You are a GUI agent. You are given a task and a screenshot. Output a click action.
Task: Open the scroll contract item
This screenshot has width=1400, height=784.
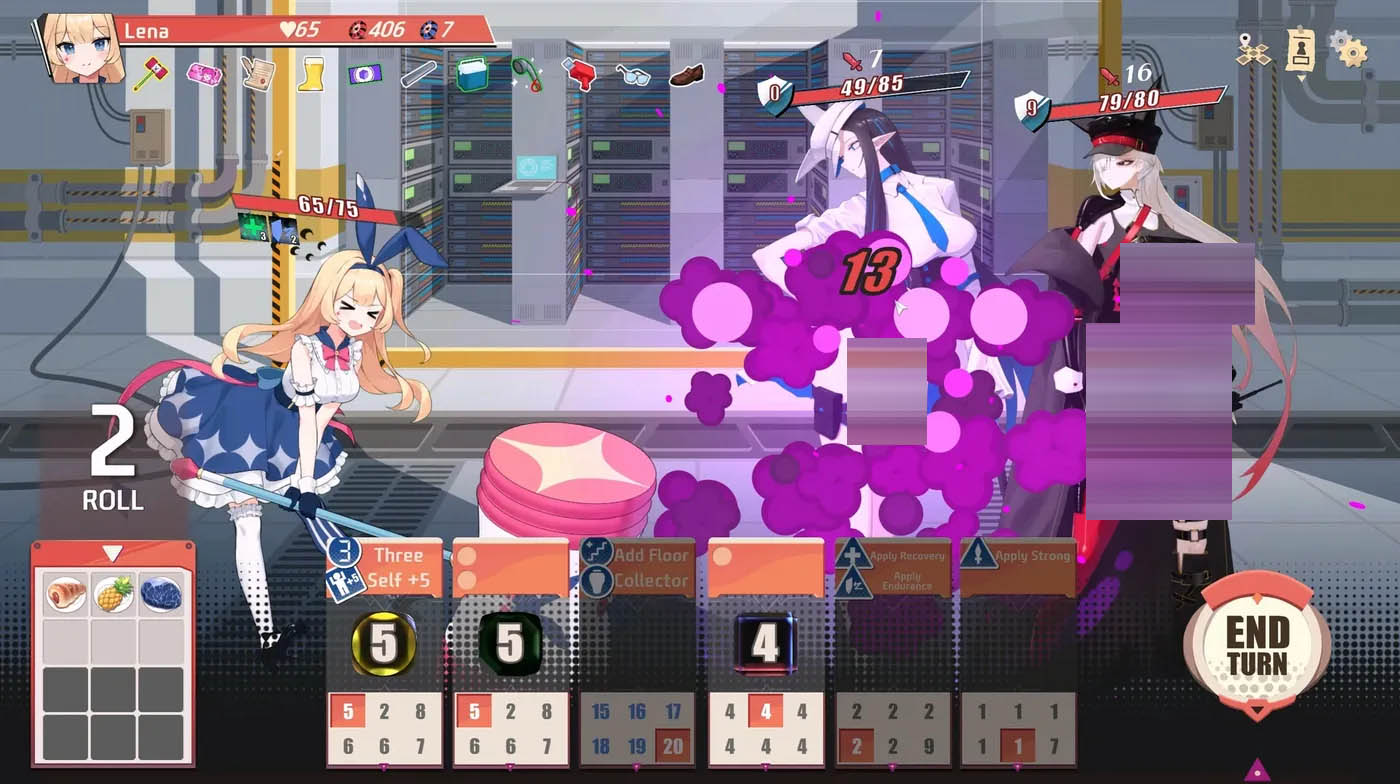[x=258, y=75]
